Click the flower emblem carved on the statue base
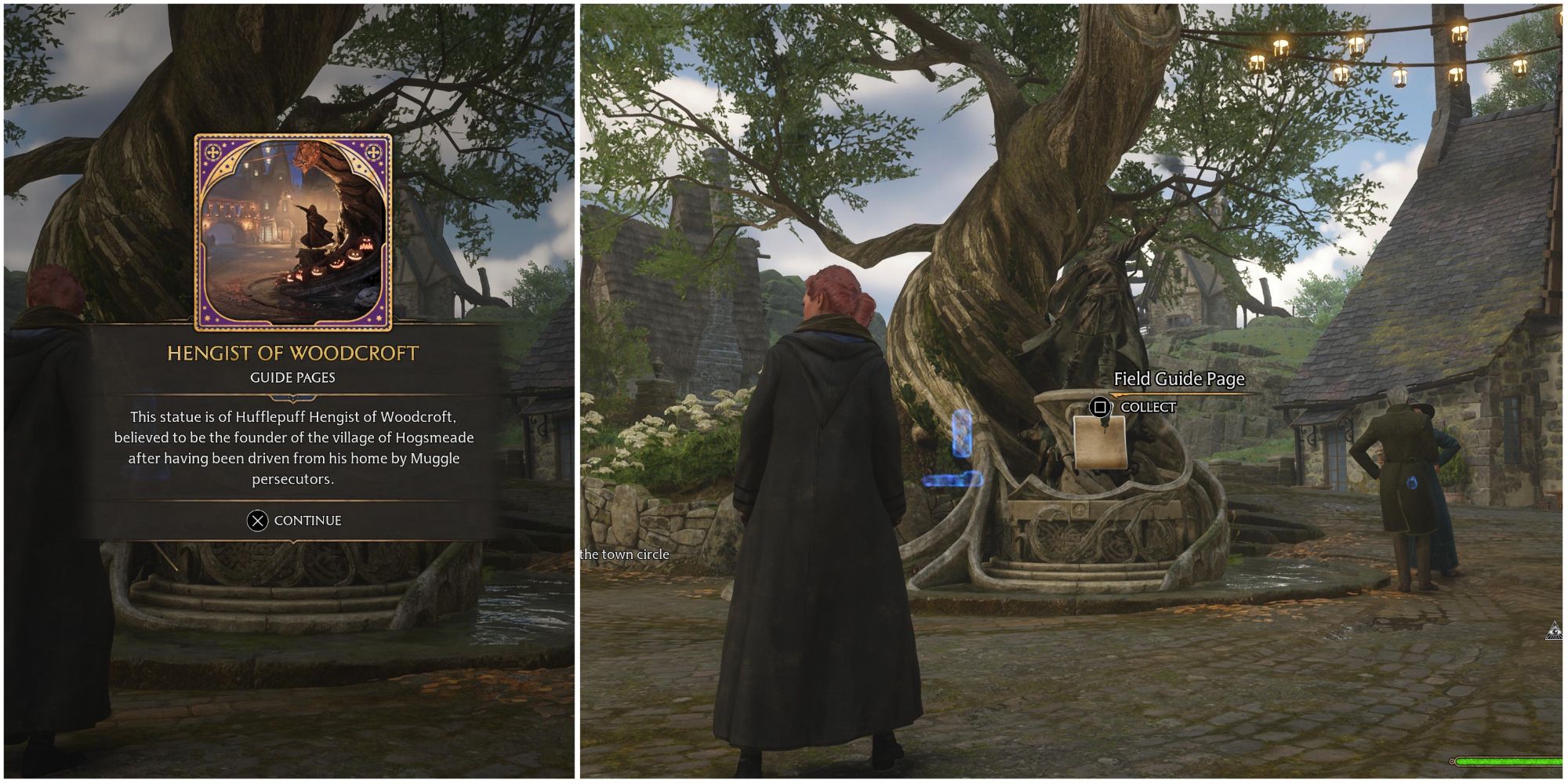 point(1079,510)
